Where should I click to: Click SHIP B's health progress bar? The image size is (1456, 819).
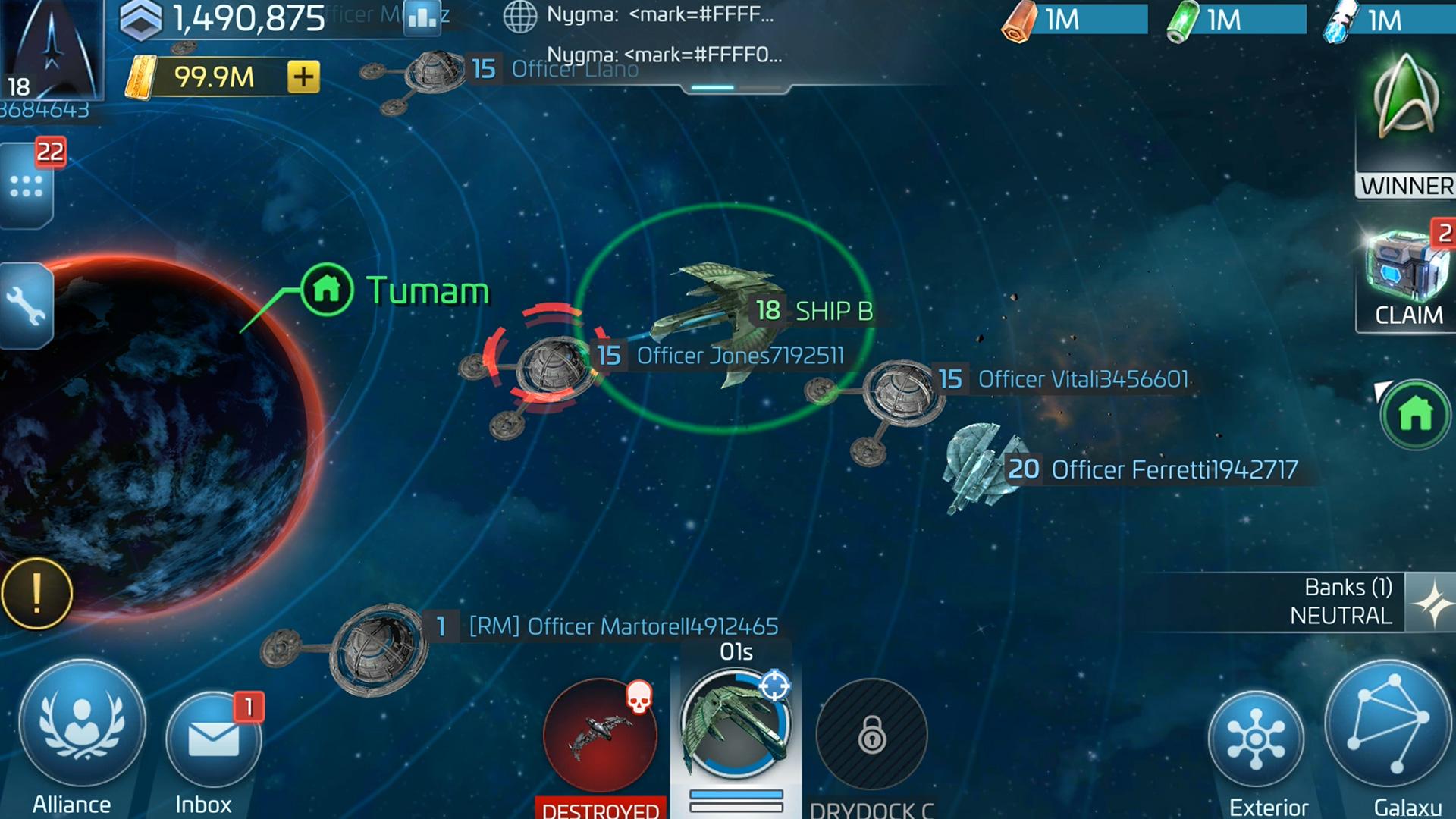pyautogui.click(x=737, y=794)
